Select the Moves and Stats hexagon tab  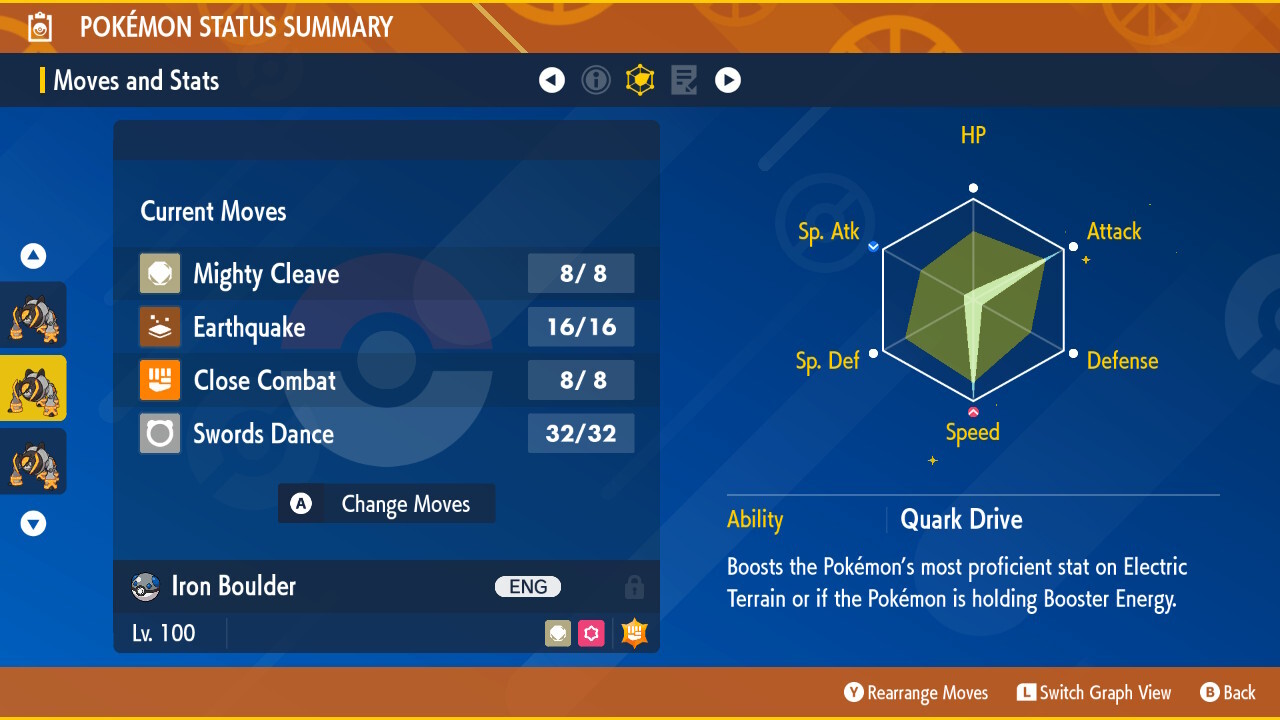pos(640,80)
